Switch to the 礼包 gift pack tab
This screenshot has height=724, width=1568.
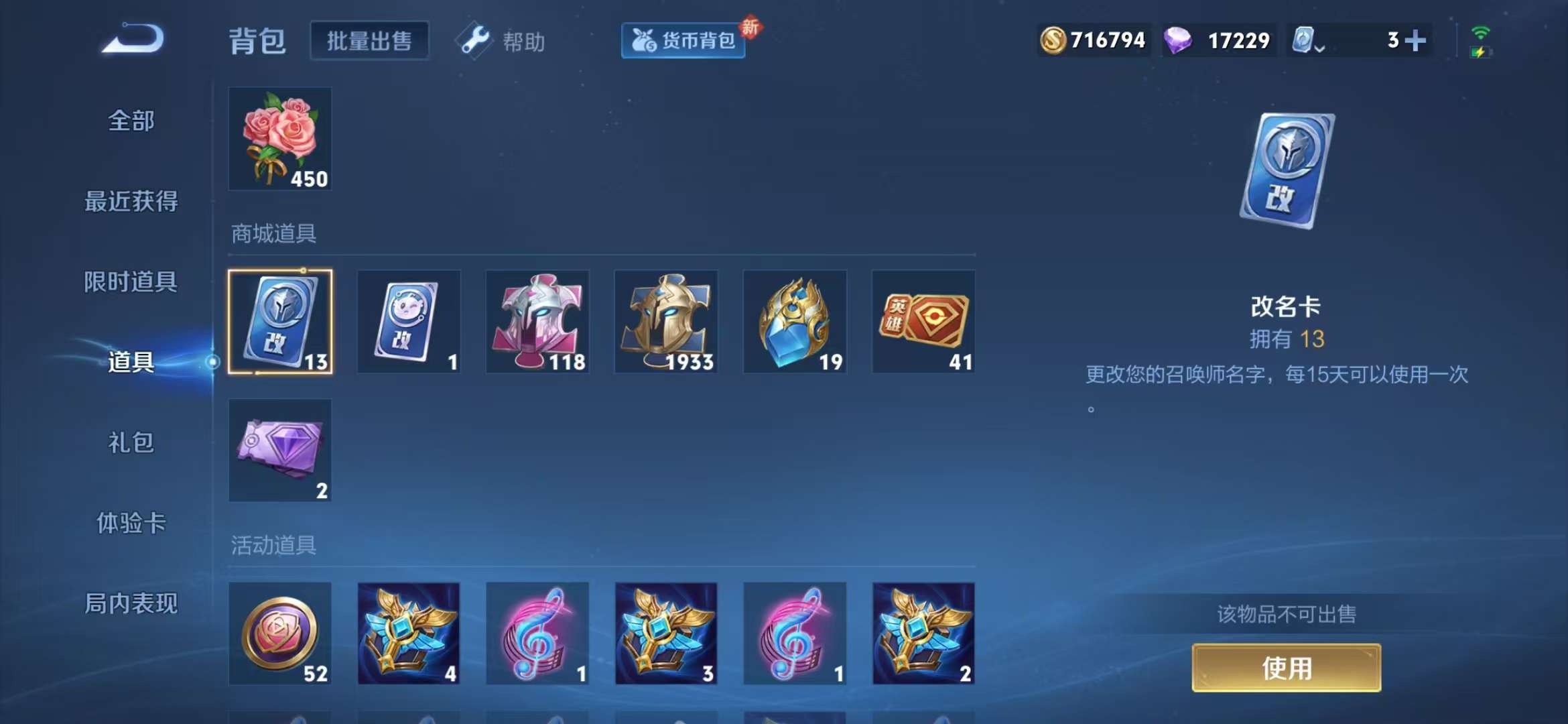click(x=131, y=443)
